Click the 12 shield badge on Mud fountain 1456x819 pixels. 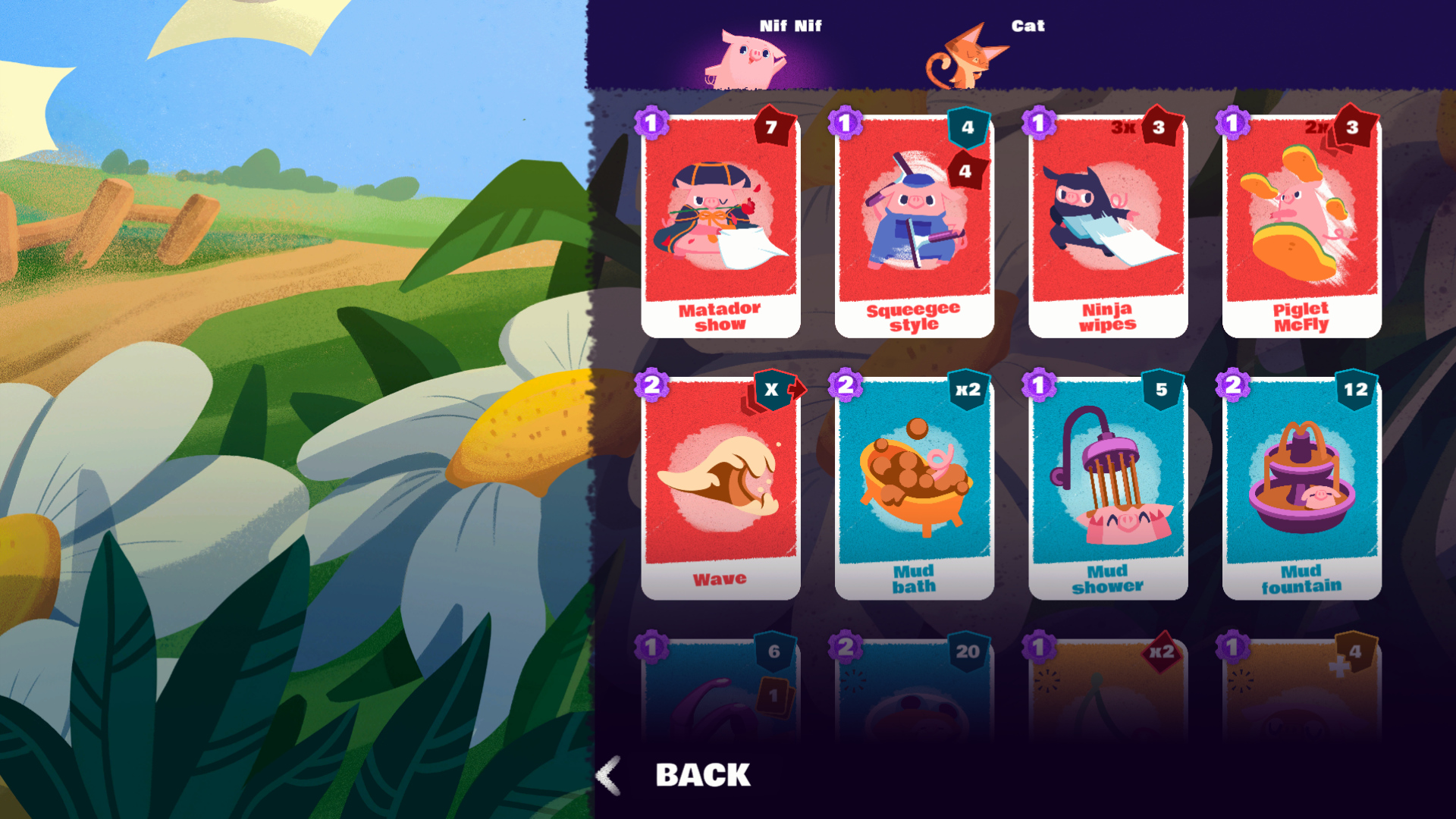click(x=1357, y=388)
